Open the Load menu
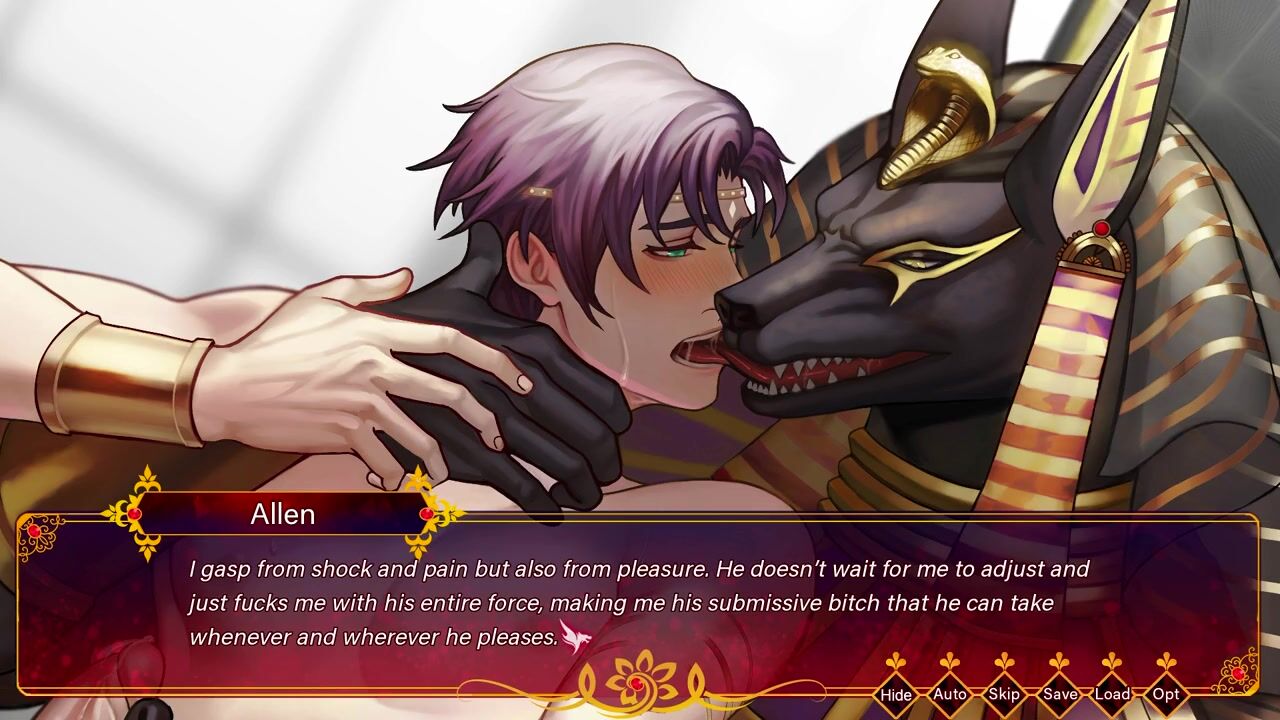 1112,694
